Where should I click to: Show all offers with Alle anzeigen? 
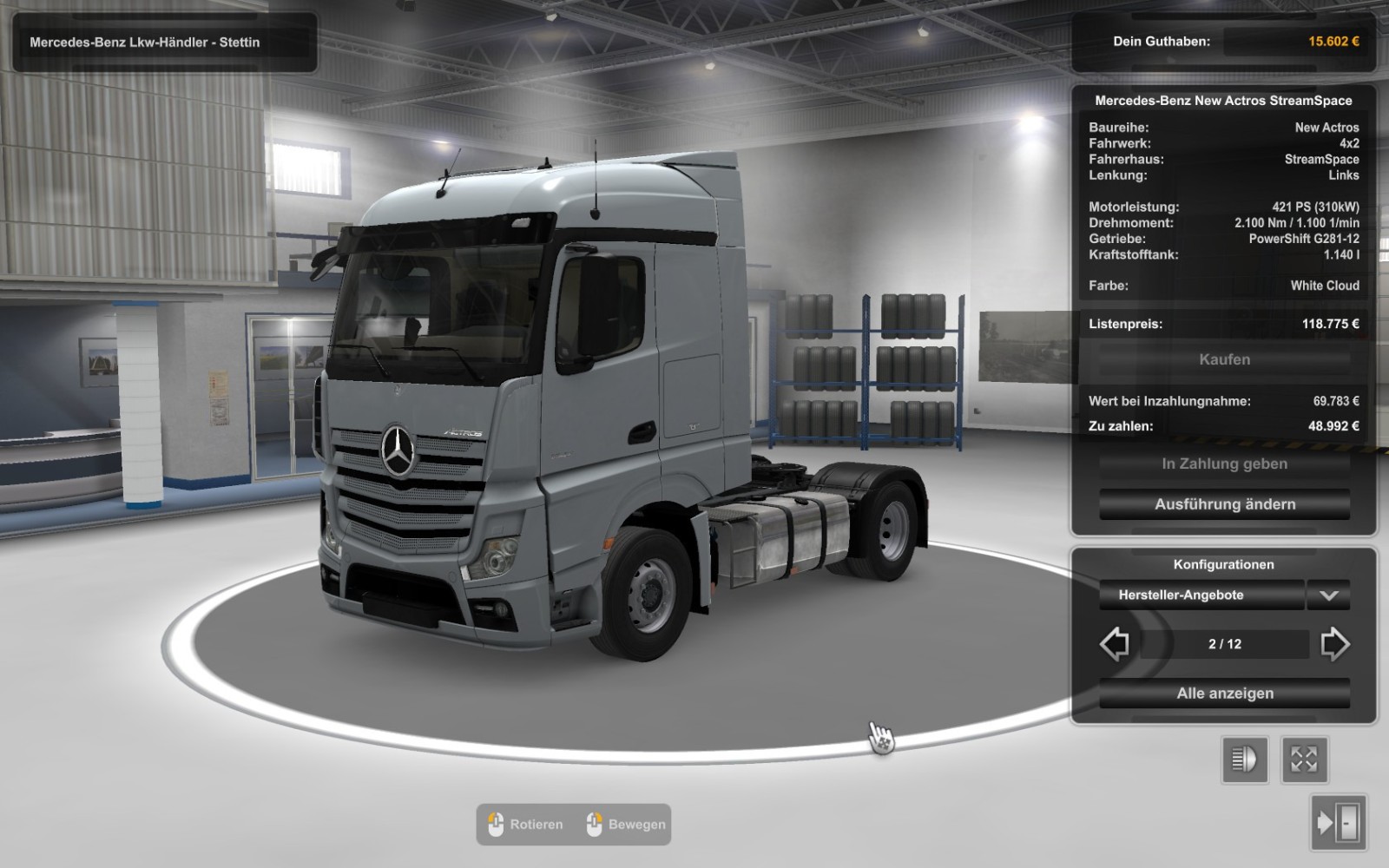coord(1224,694)
